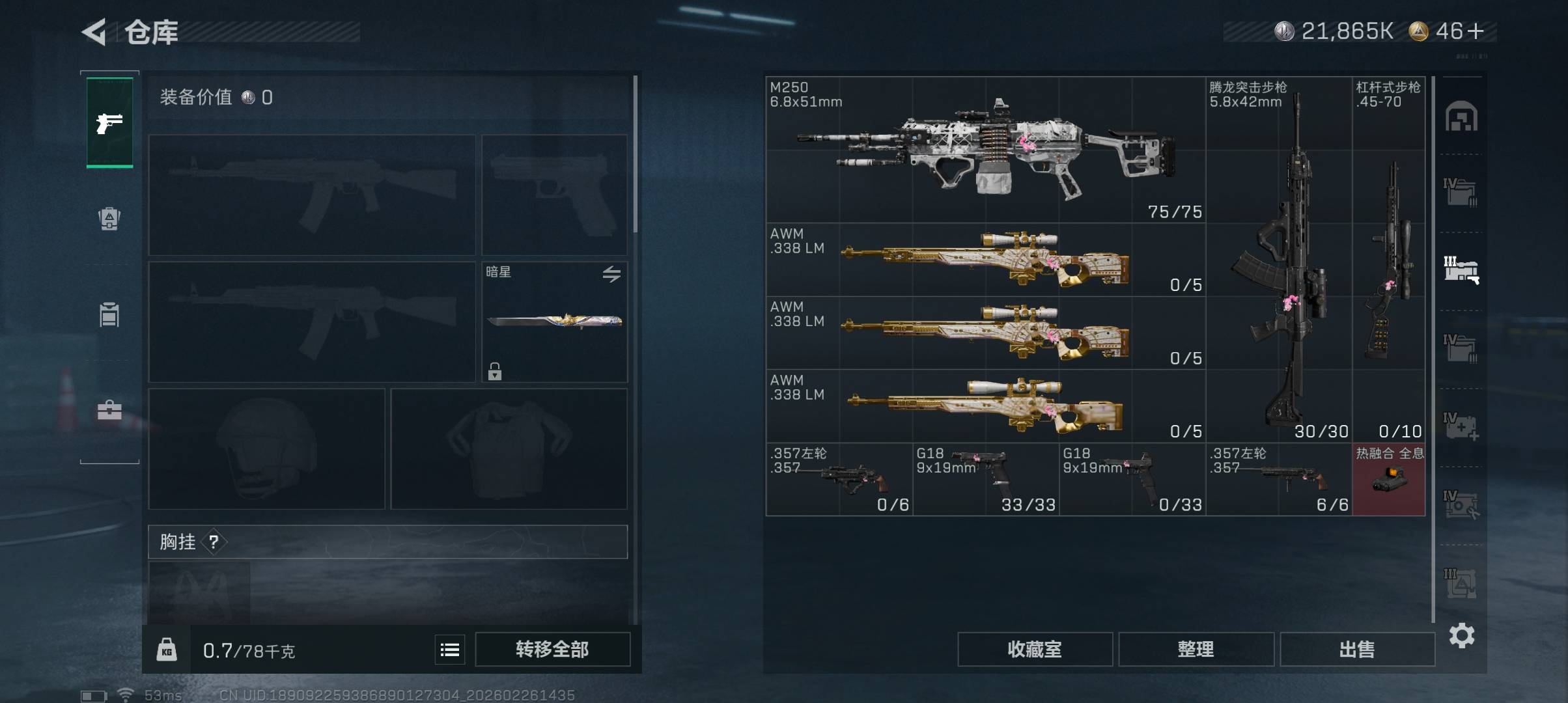Swap the 暗星 melee weapon via arrows icon
Image resolution: width=1568 pixels, height=703 pixels.
pos(611,274)
